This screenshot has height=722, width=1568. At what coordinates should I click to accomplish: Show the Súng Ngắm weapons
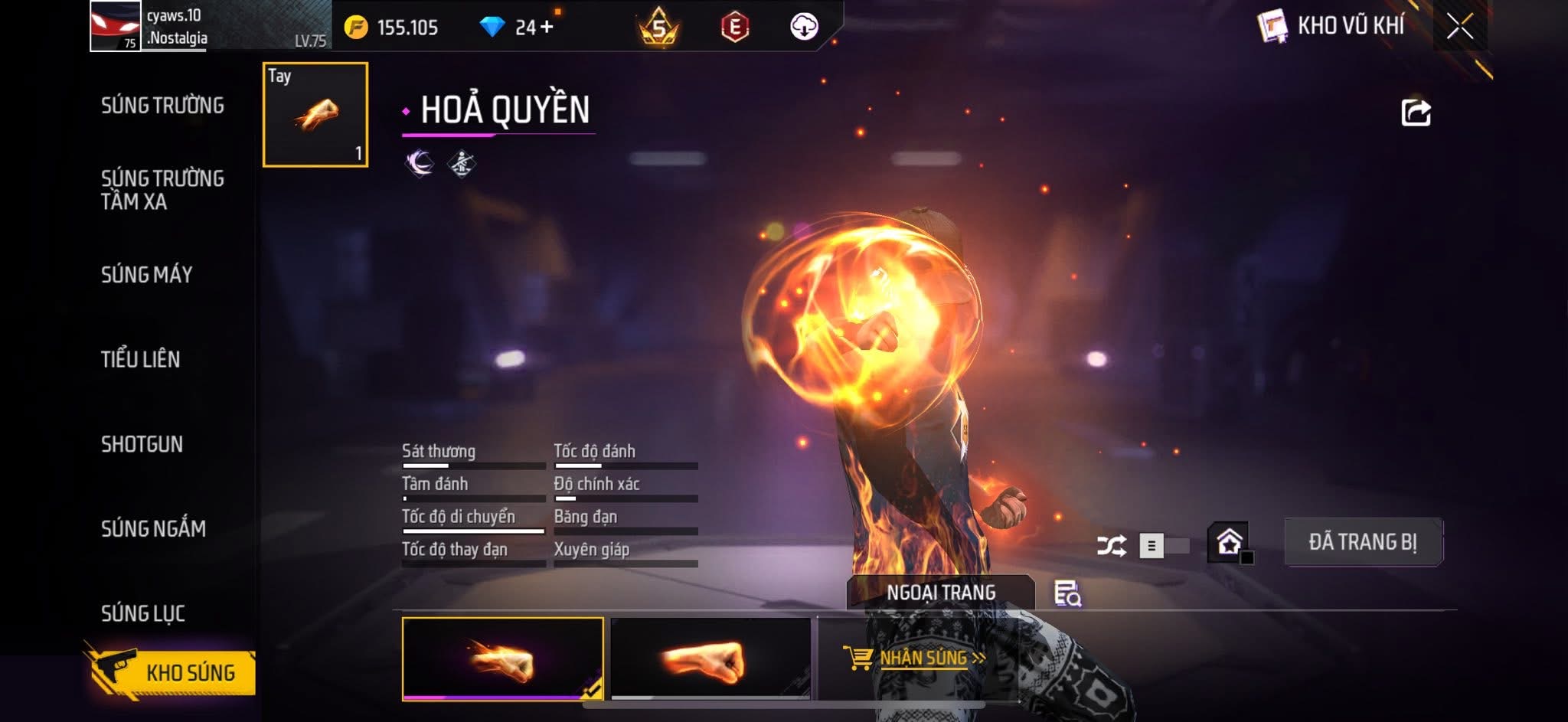point(153,528)
